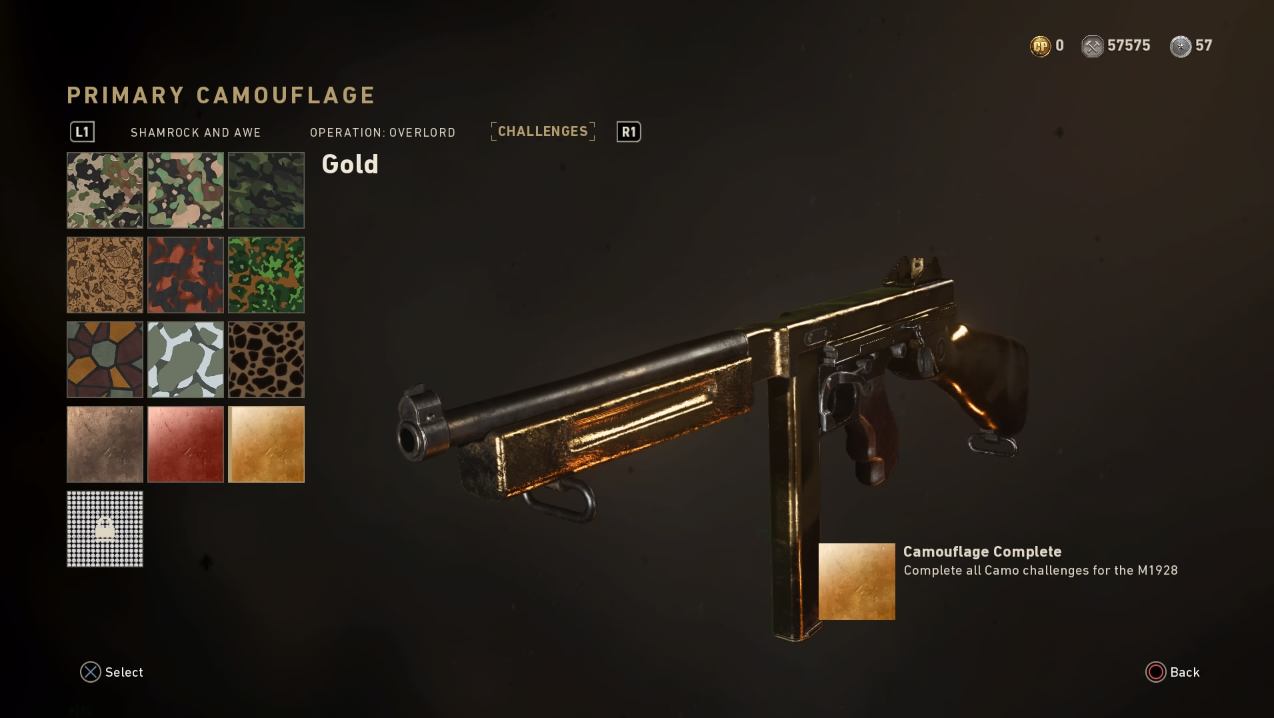Choose the pale green and white camouflage
The image size is (1274, 718).
[186, 359]
